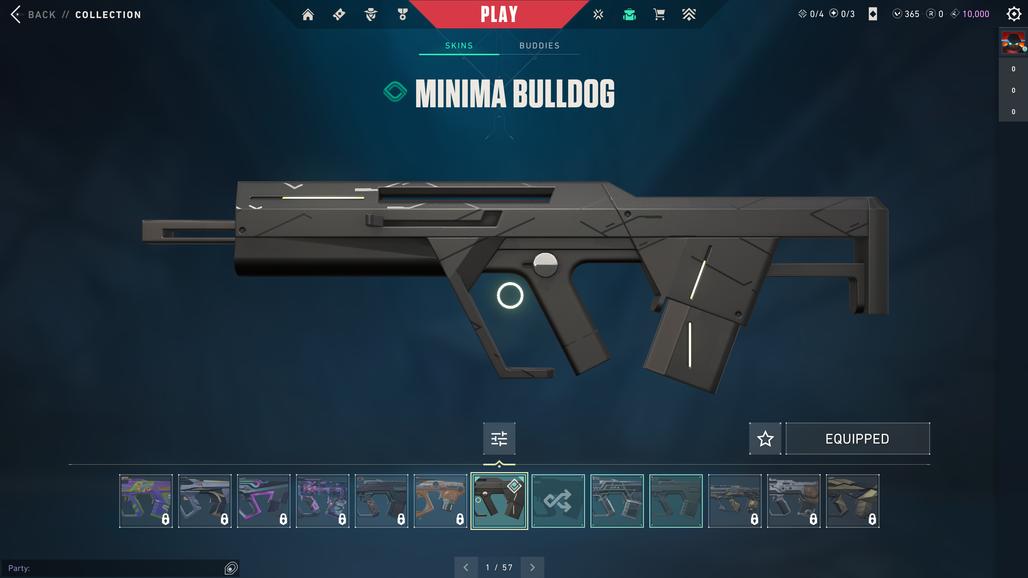Hit the red PLAY button
Viewport: 1028px width, 578px height.
pyautogui.click(x=499, y=14)
